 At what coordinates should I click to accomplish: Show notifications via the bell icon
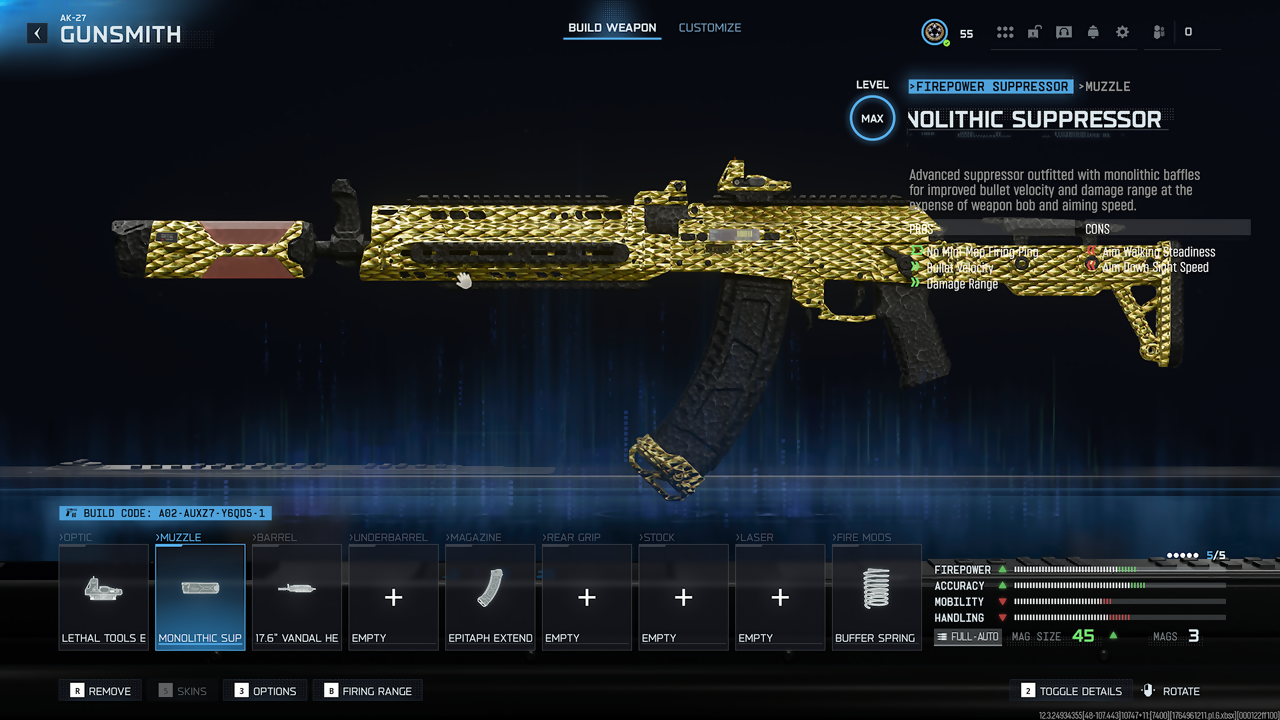click(x=1093, y=33)
